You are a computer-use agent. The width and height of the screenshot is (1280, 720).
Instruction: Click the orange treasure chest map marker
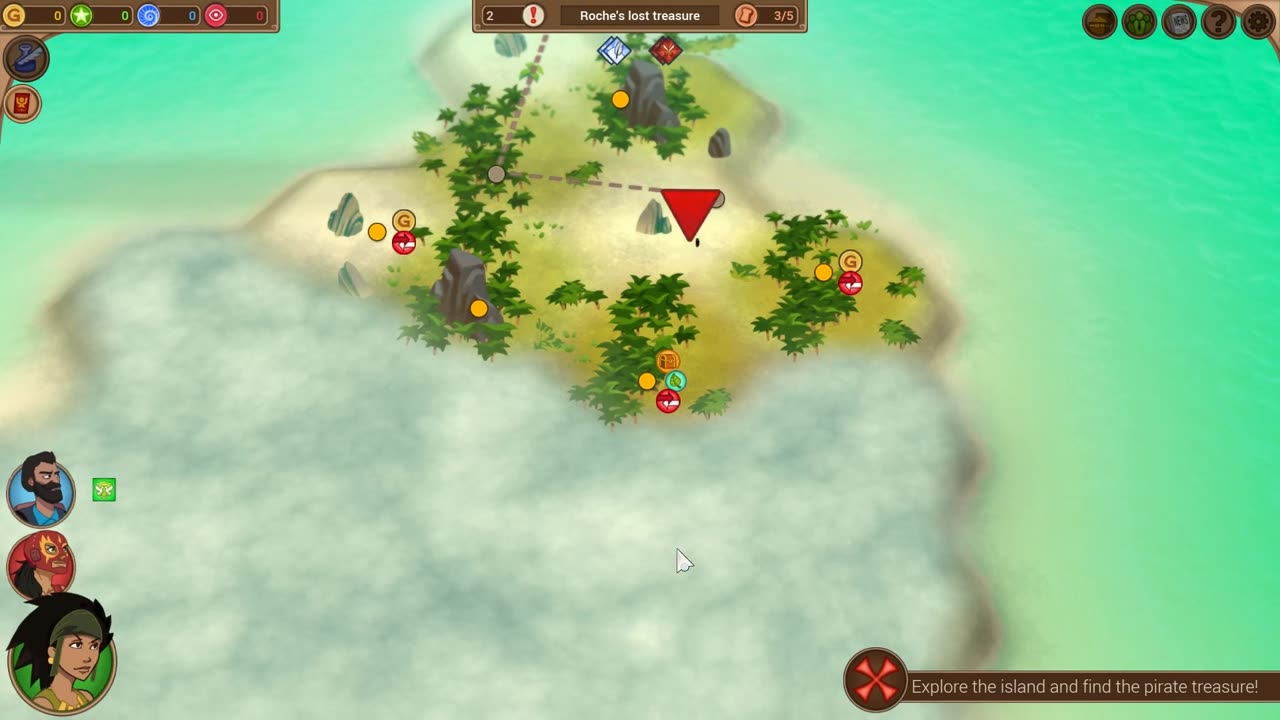click(x=668, y=361)
